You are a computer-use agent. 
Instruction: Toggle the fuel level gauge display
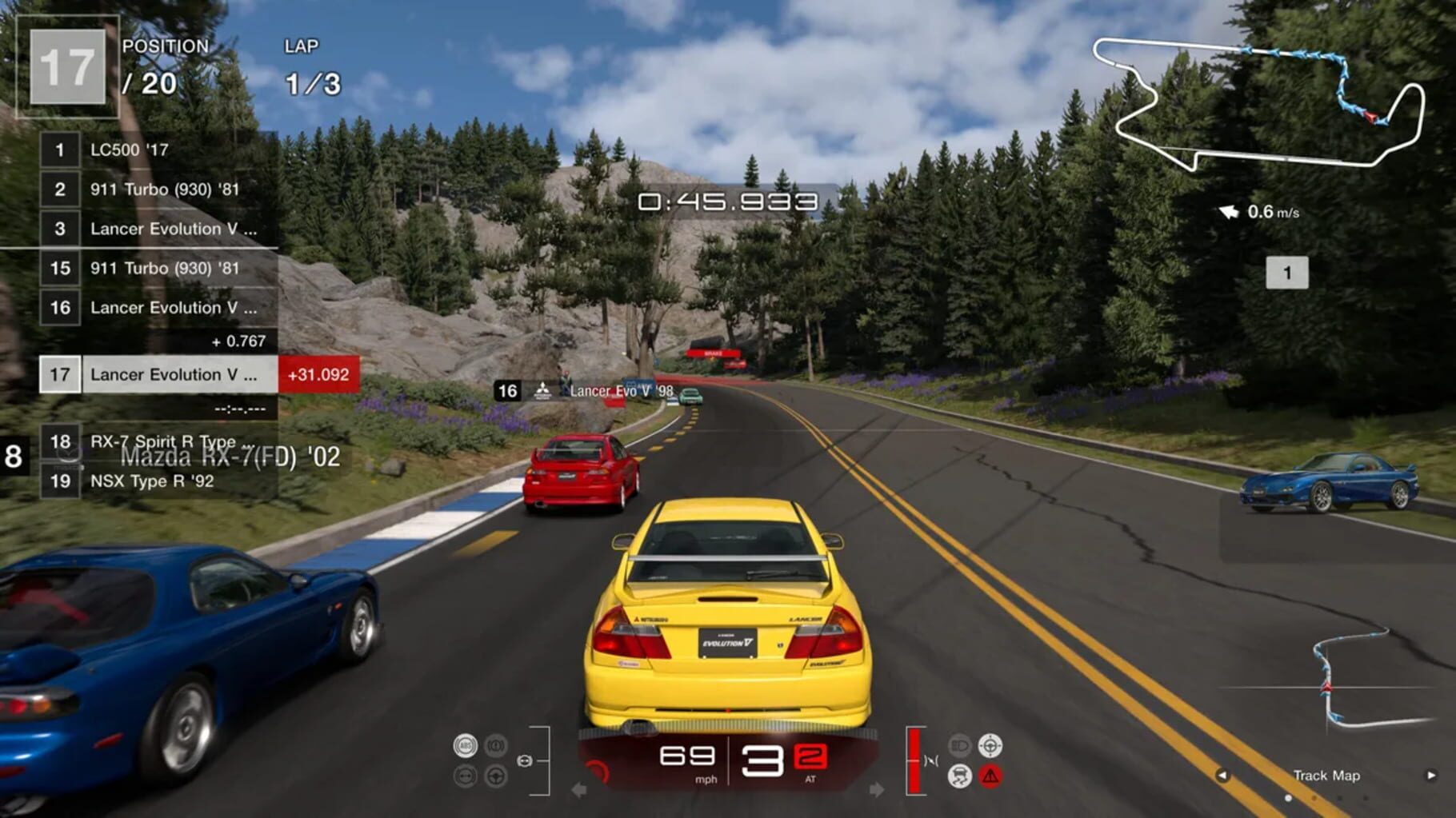click(914, 760)
